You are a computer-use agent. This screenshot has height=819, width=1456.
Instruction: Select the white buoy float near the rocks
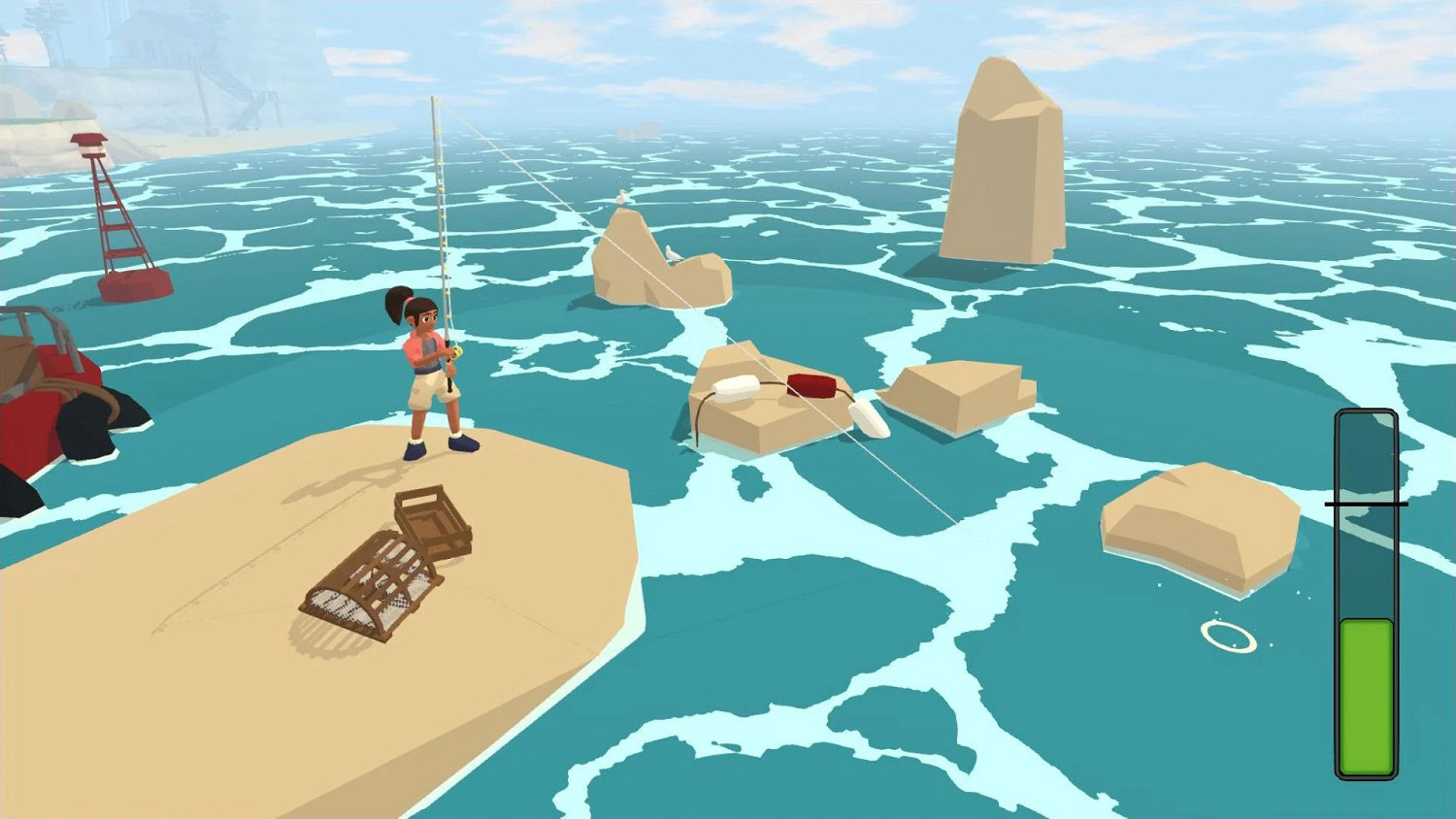tap(735, 388)
